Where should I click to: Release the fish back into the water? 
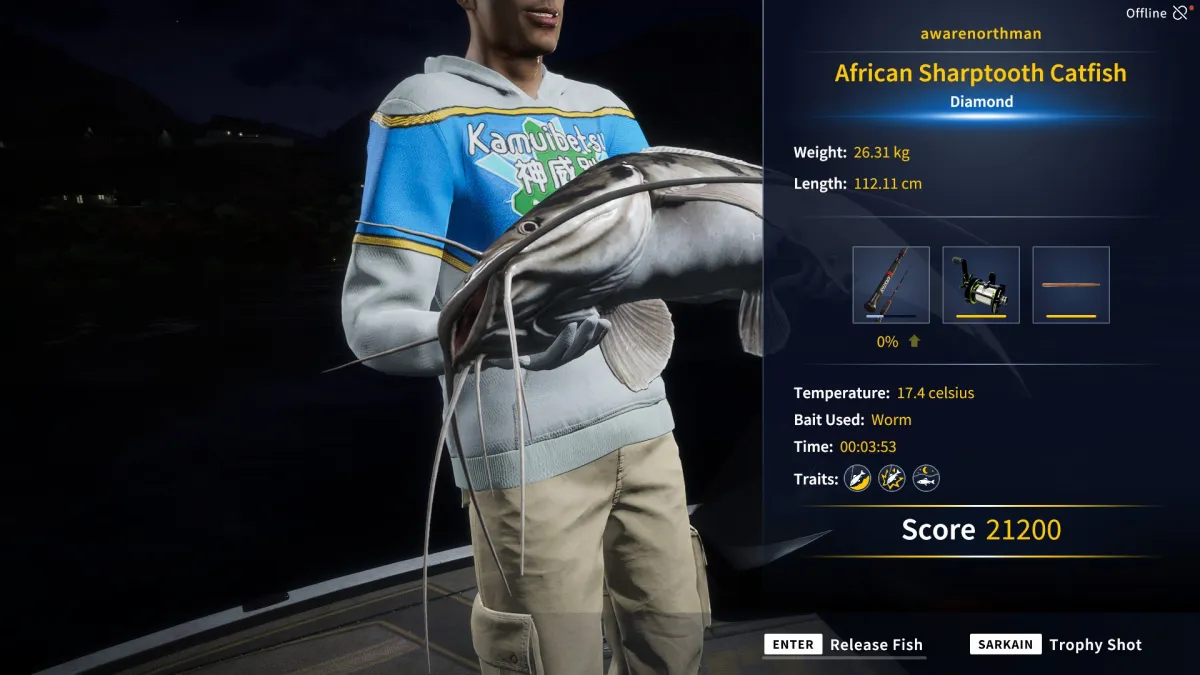[845, 645]
